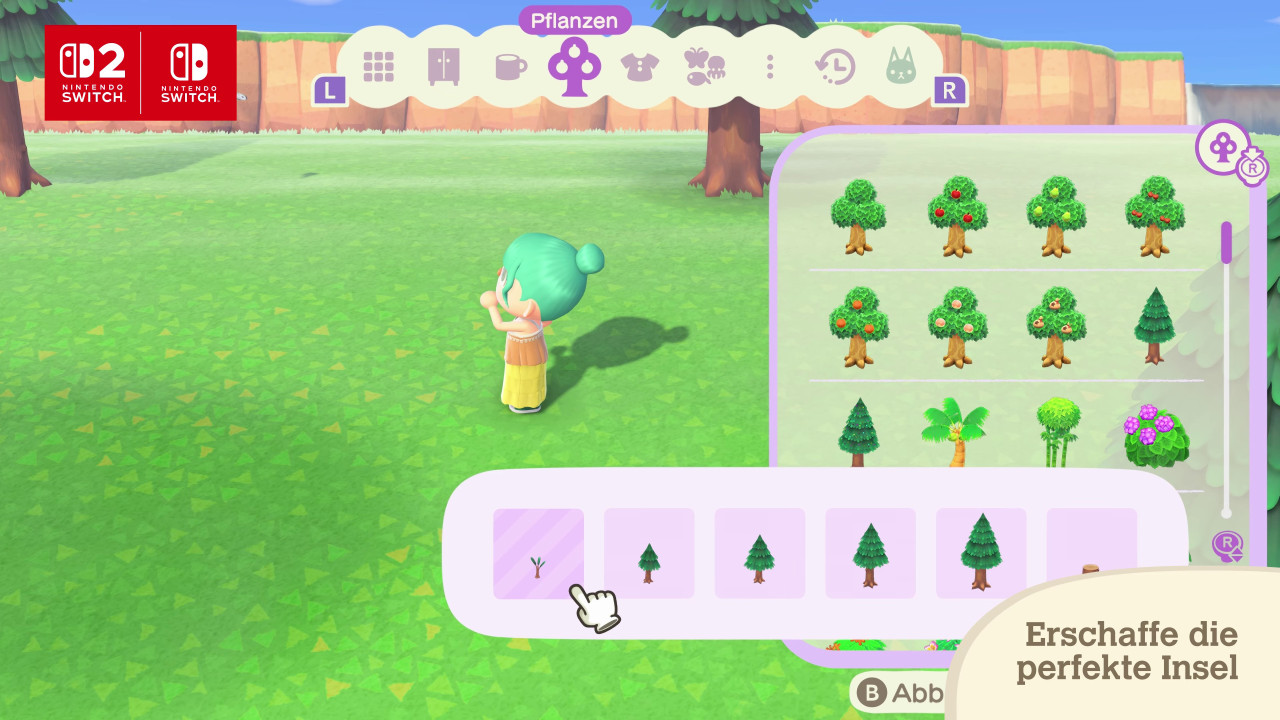Choose the bamboo plant
The height and width of the screenshot is (720, 1280).
1056,432
